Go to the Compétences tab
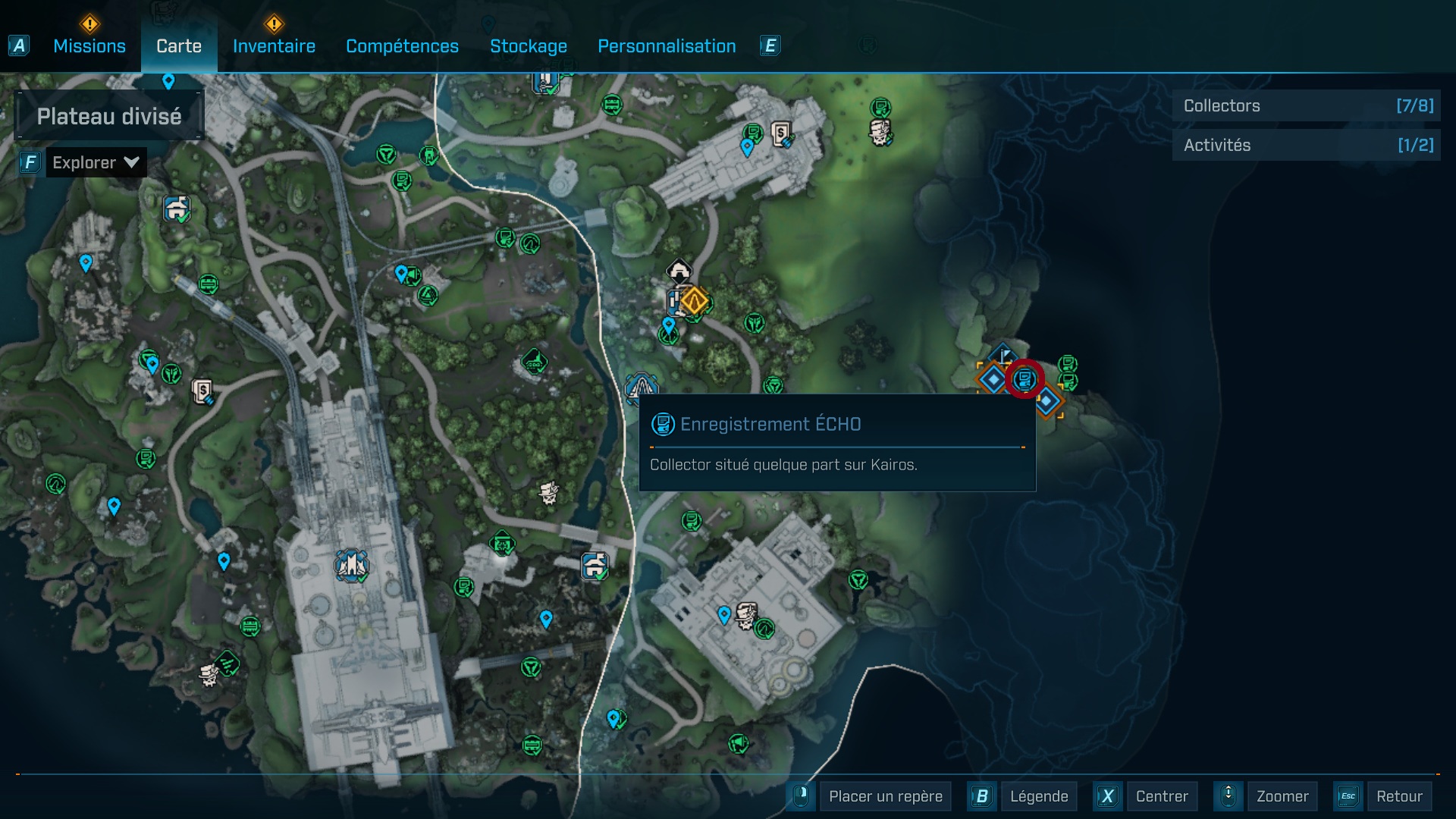This screenshot has width=1456, height=819. coord(402,46)
